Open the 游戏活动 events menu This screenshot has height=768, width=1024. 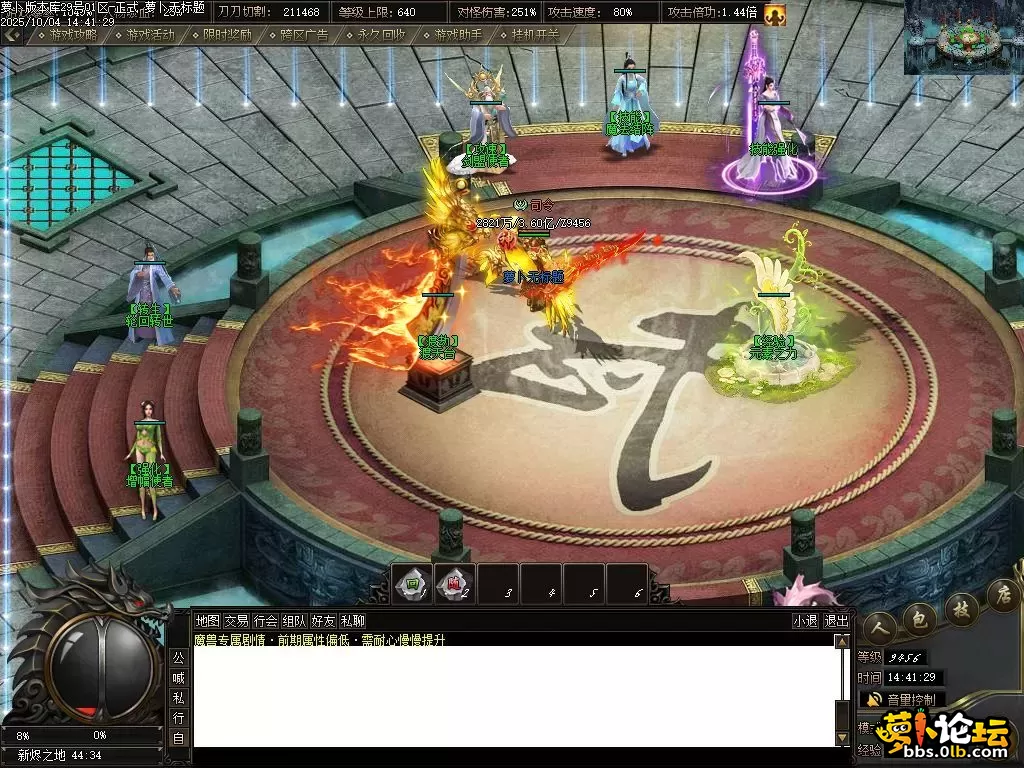[150, 34]
